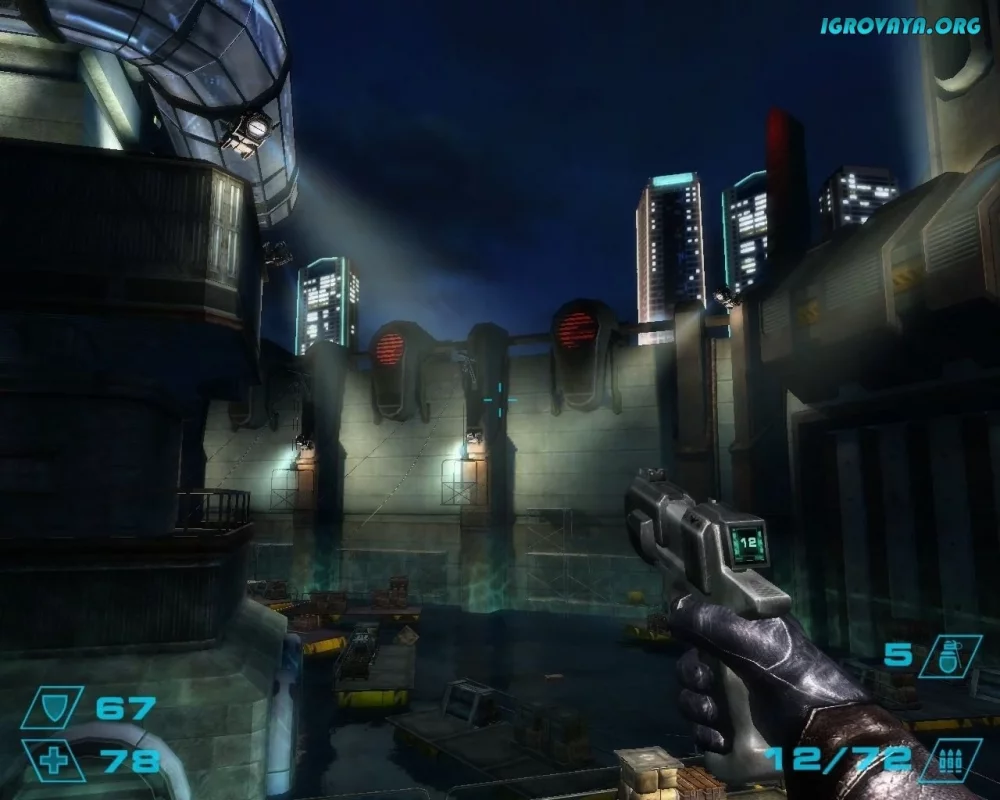The height and width of the screenshot is (800, 1000).
Task: Select the health cross icon
Action: tap(53, 760)
